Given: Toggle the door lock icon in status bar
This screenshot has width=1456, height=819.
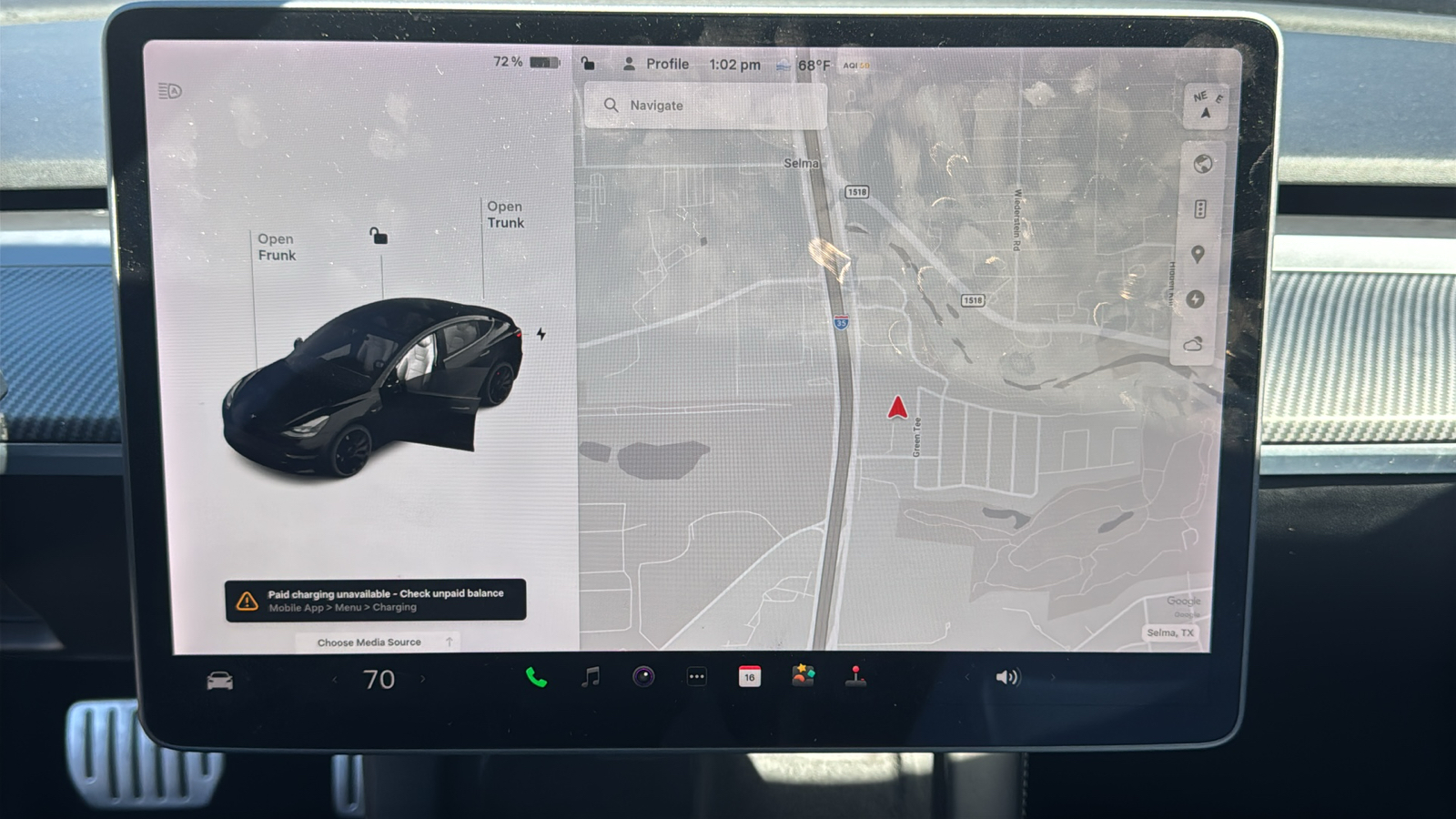Looking at the screenshot, I should click(587, 64).
